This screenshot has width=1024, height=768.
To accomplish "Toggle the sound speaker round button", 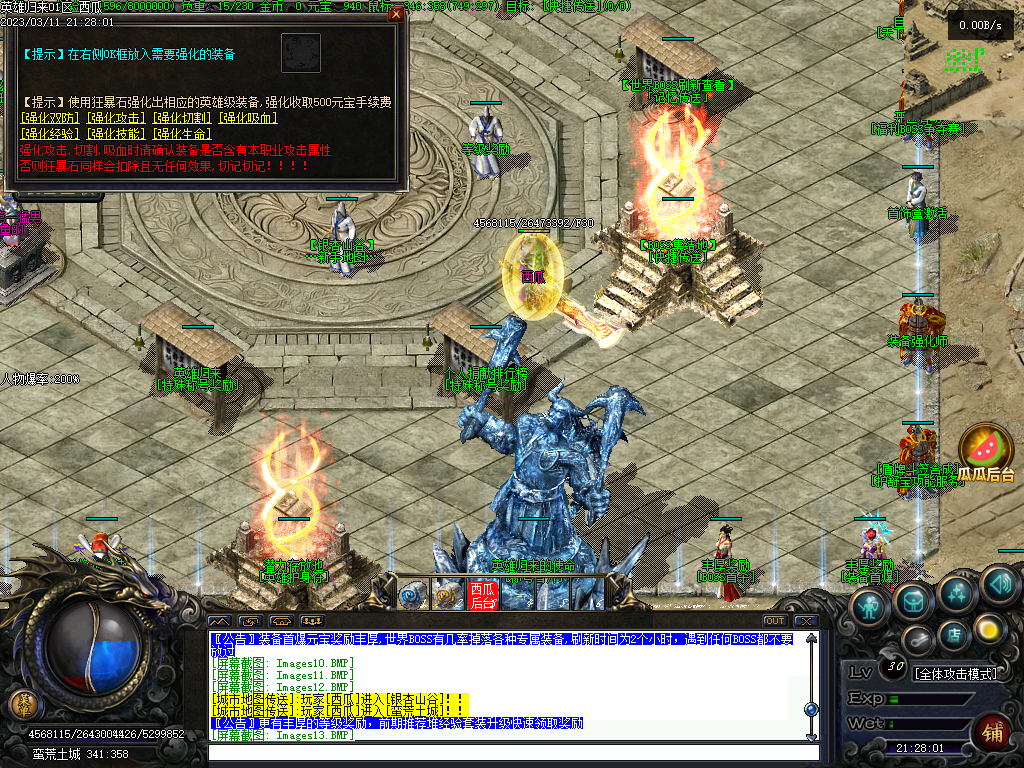I will 999,583.
